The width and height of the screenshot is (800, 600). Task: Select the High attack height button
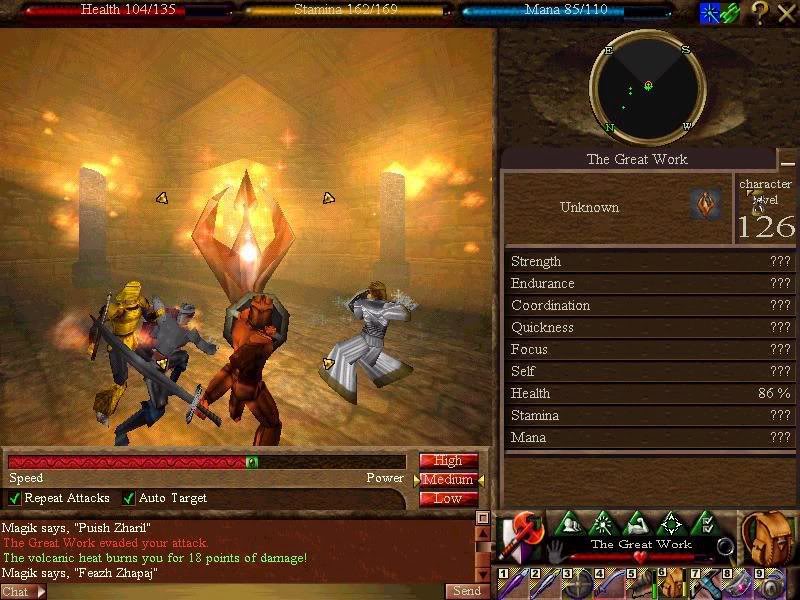[x=448, y=461]
